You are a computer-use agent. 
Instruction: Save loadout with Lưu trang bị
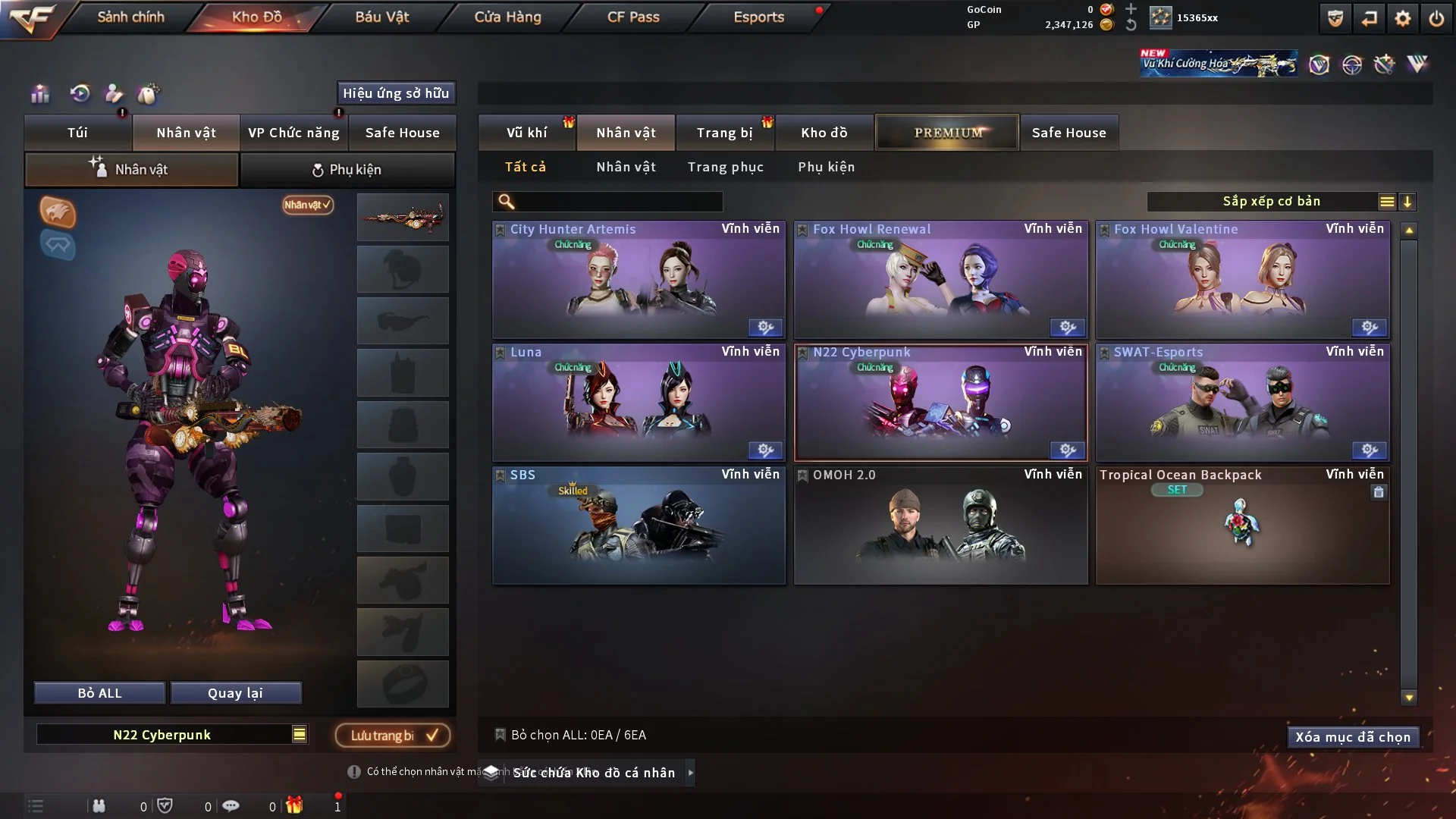[x=393, y=735]
